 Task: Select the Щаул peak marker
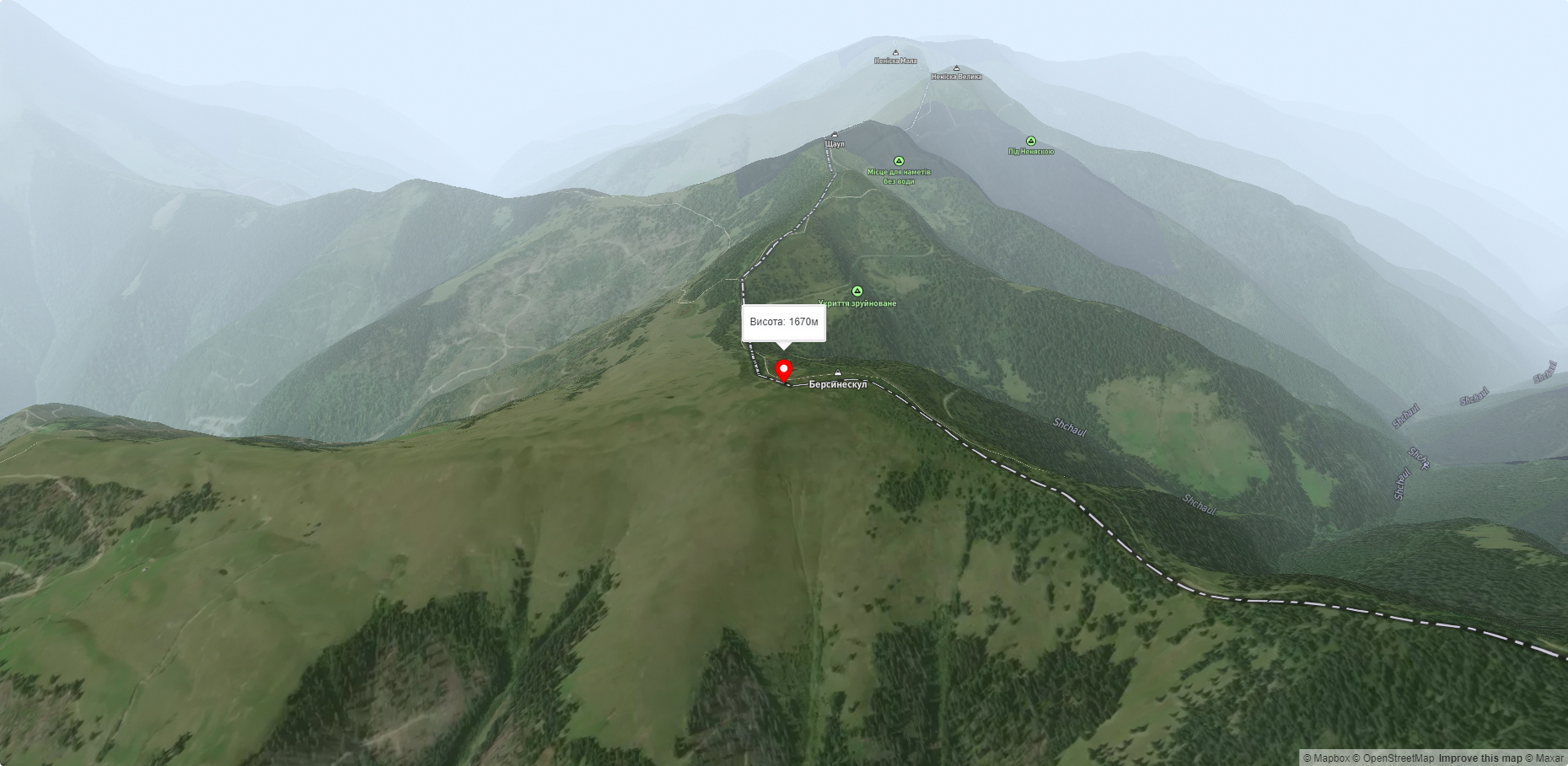point(835,135)
